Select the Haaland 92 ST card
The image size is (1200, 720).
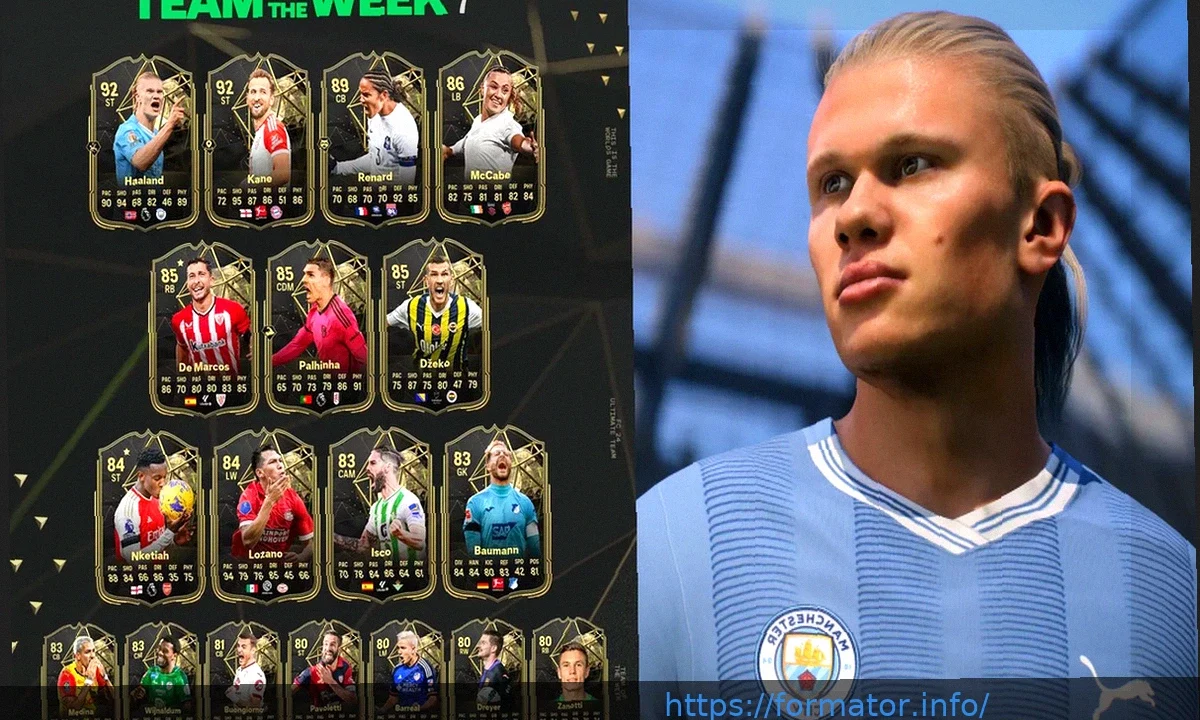pos(143,140)
